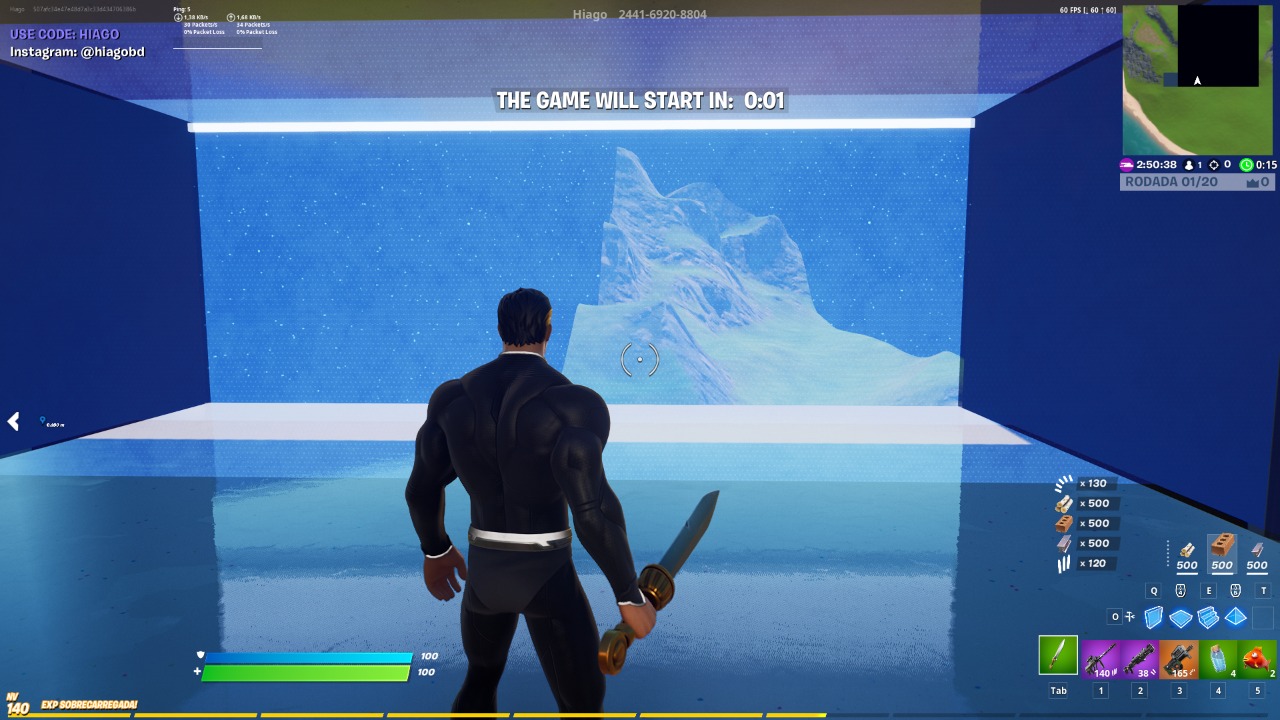Select the metal building material icon

pyautogui.click(x=1256, y=548)
